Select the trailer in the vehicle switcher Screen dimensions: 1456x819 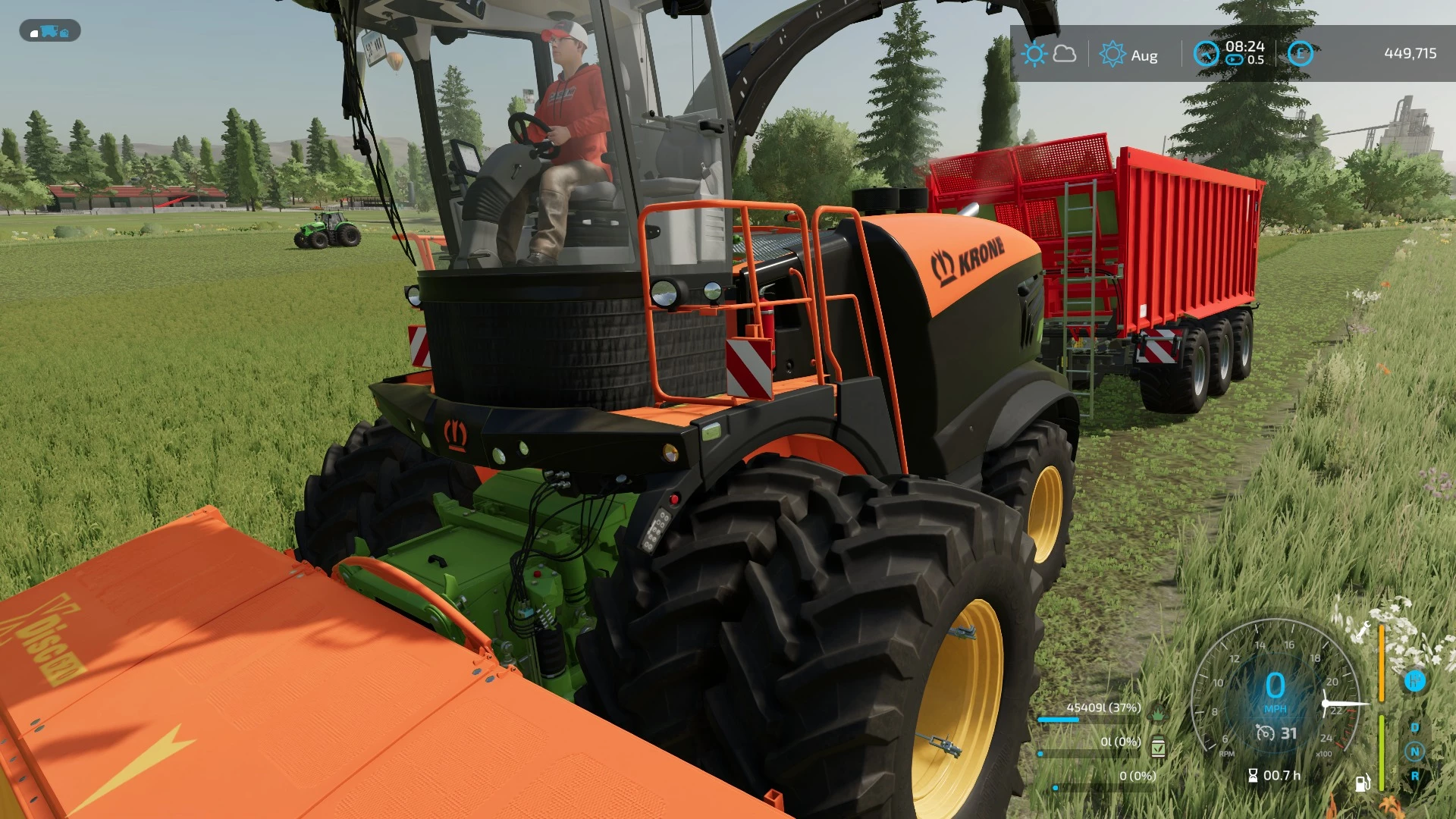click(65, 33)
